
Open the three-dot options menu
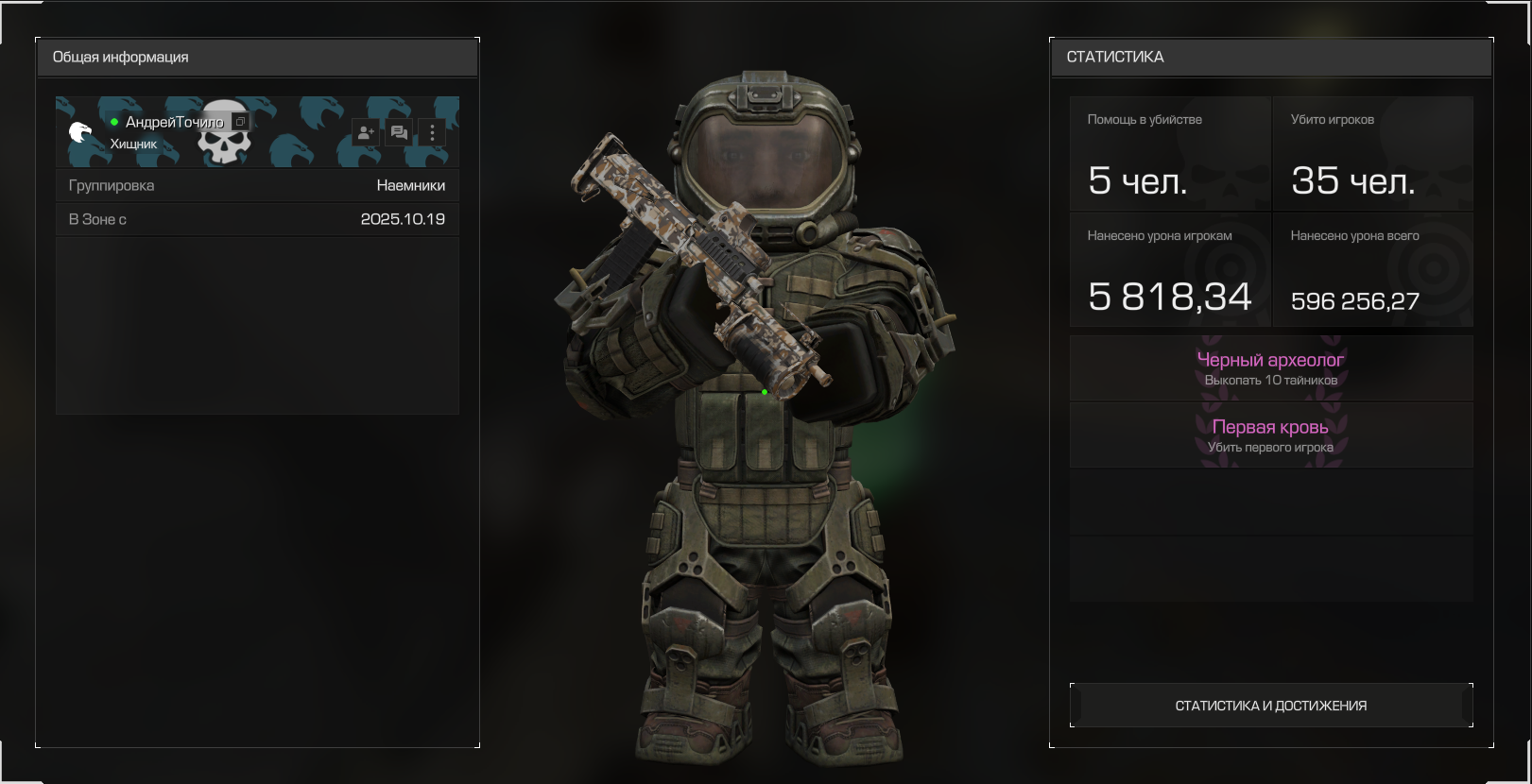(432, 133)
